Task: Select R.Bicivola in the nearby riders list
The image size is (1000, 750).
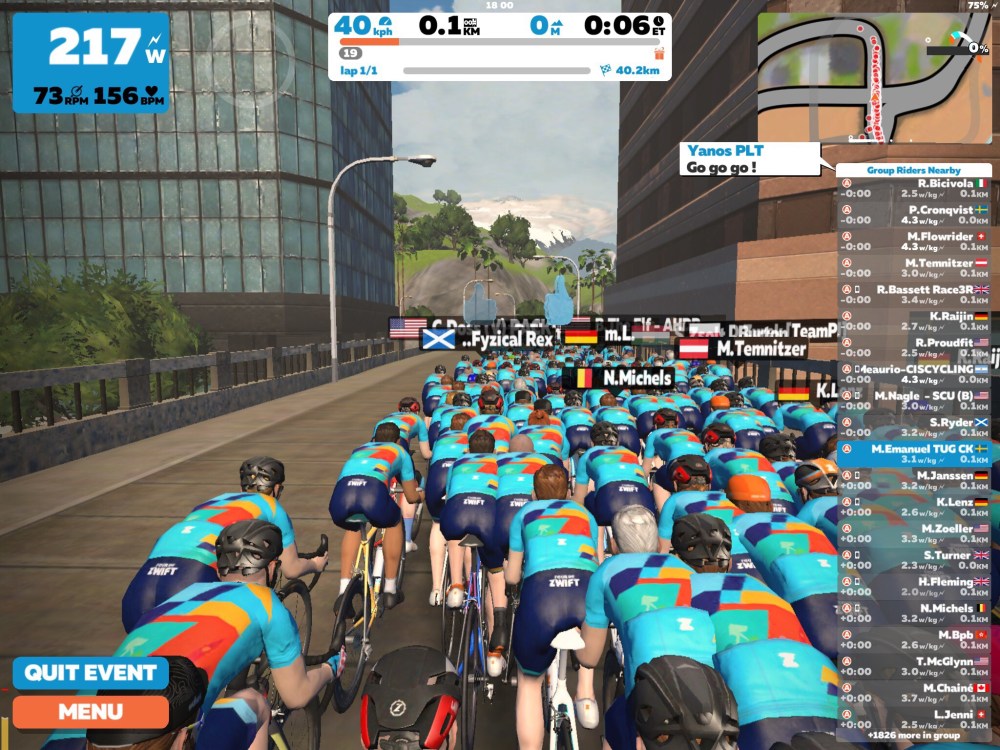Action: pyautogui.click(x=914, y=190)
